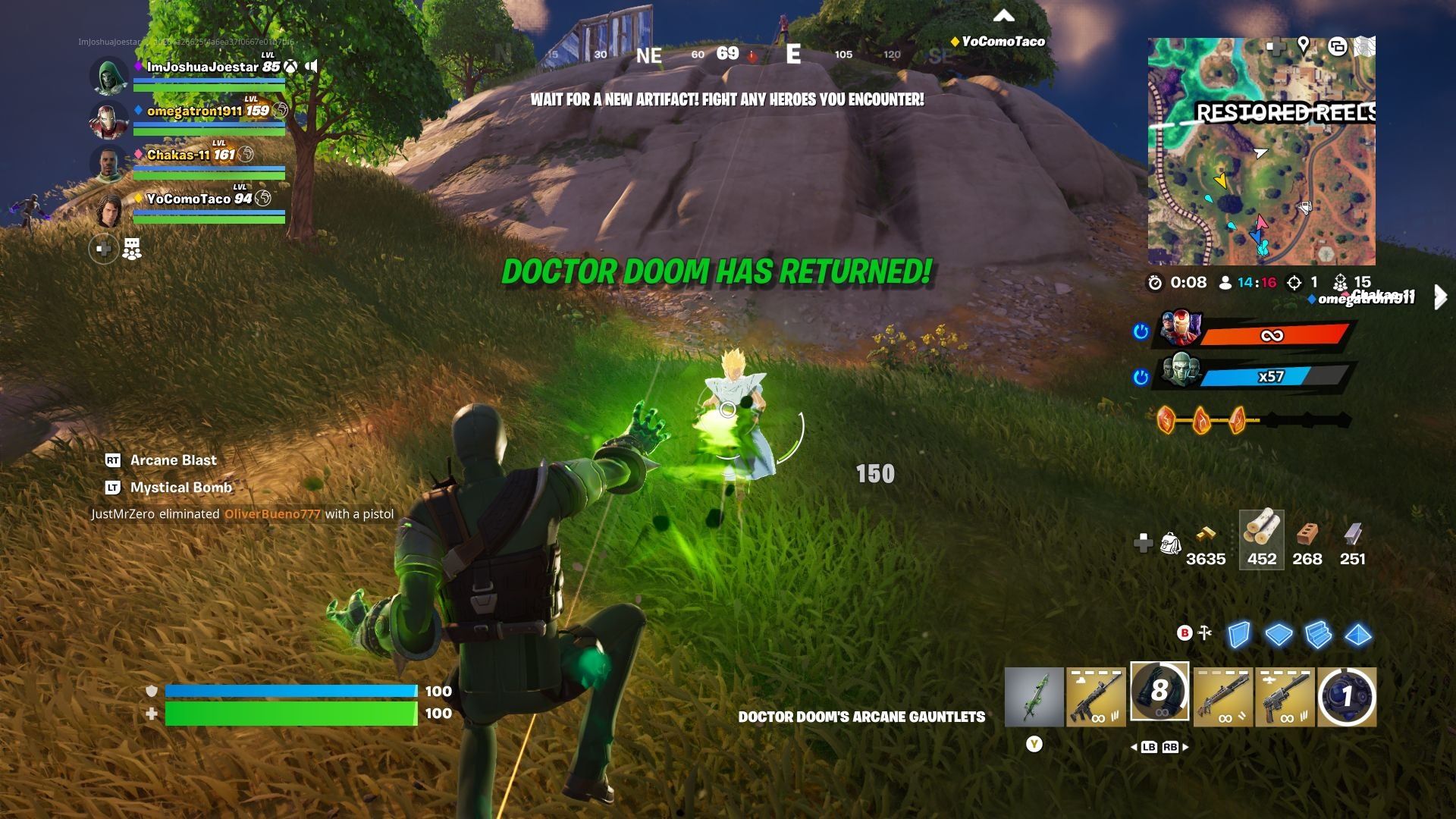Click the eliminations crosshair icon
Screen dimensions: 1456x819
[x=1294, y=282]
